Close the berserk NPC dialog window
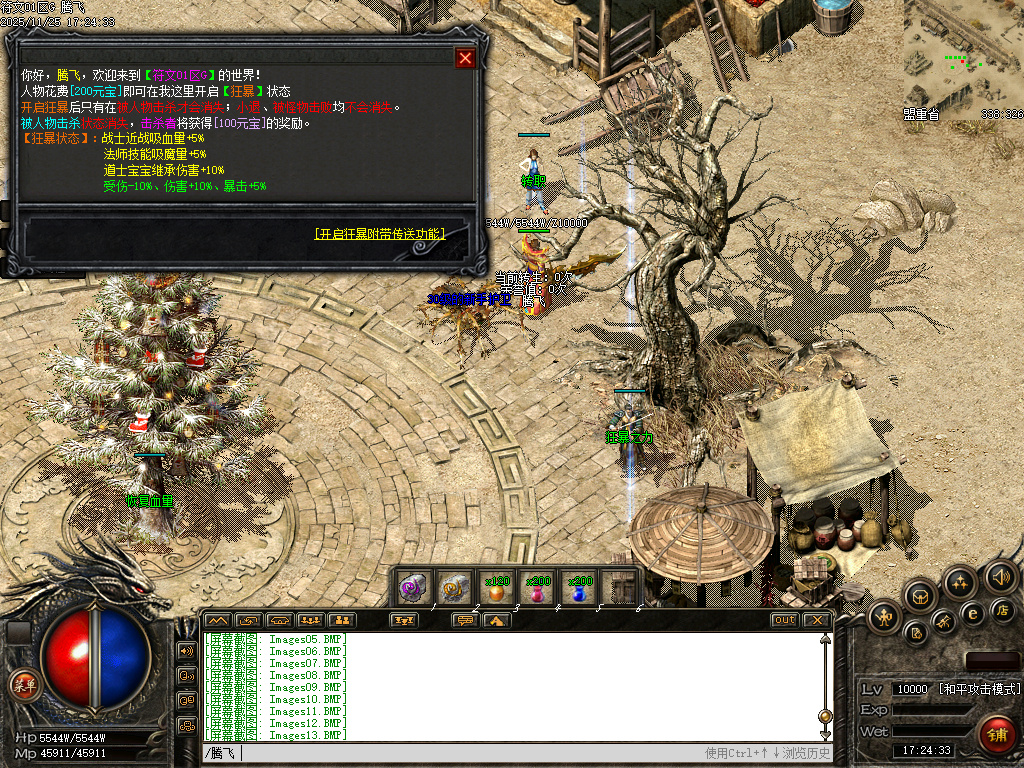The height and width of the screenshot is (768, 1024). (465, 58)
